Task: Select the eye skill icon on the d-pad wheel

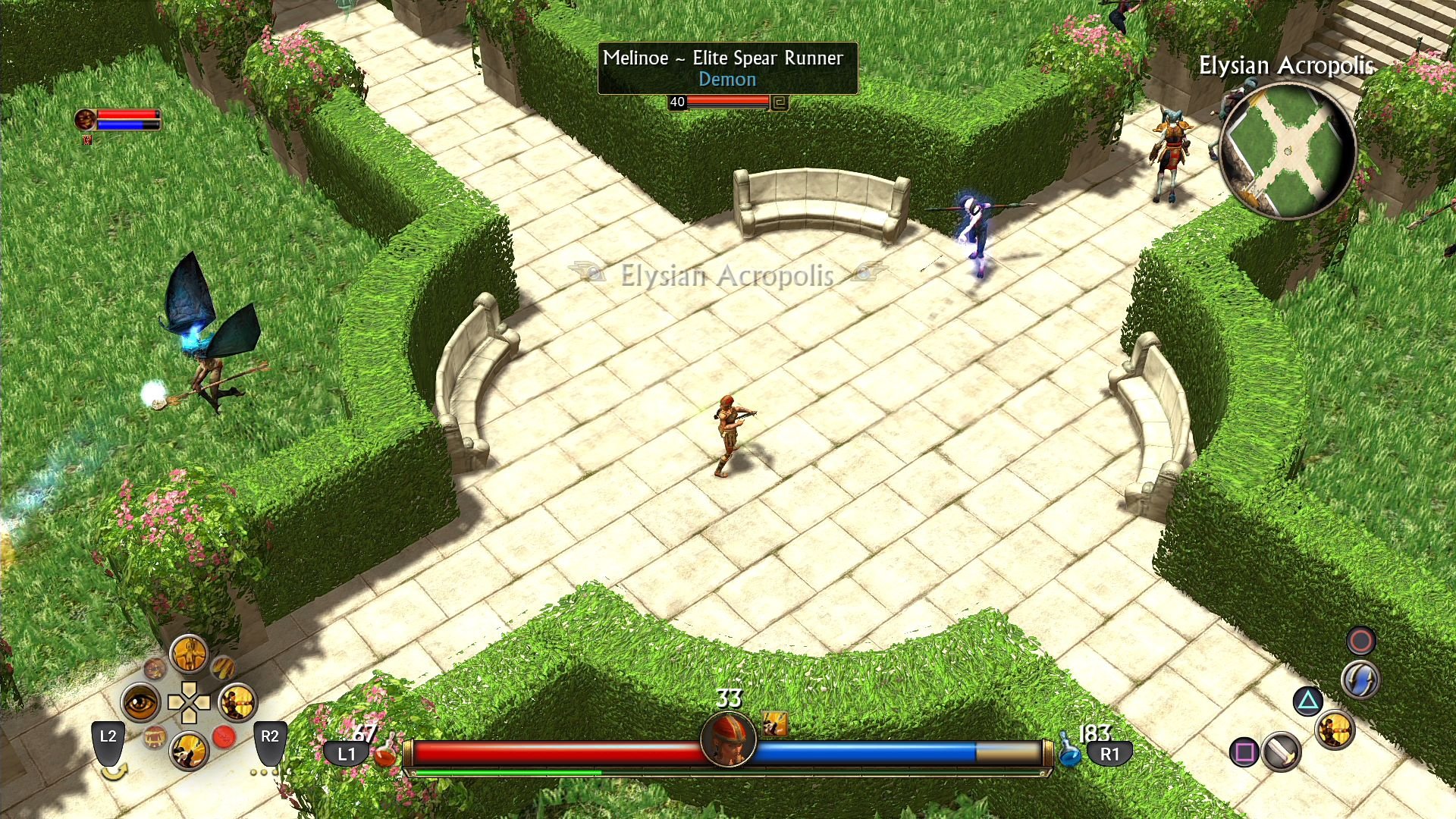Action: click(x=140, y=704)
